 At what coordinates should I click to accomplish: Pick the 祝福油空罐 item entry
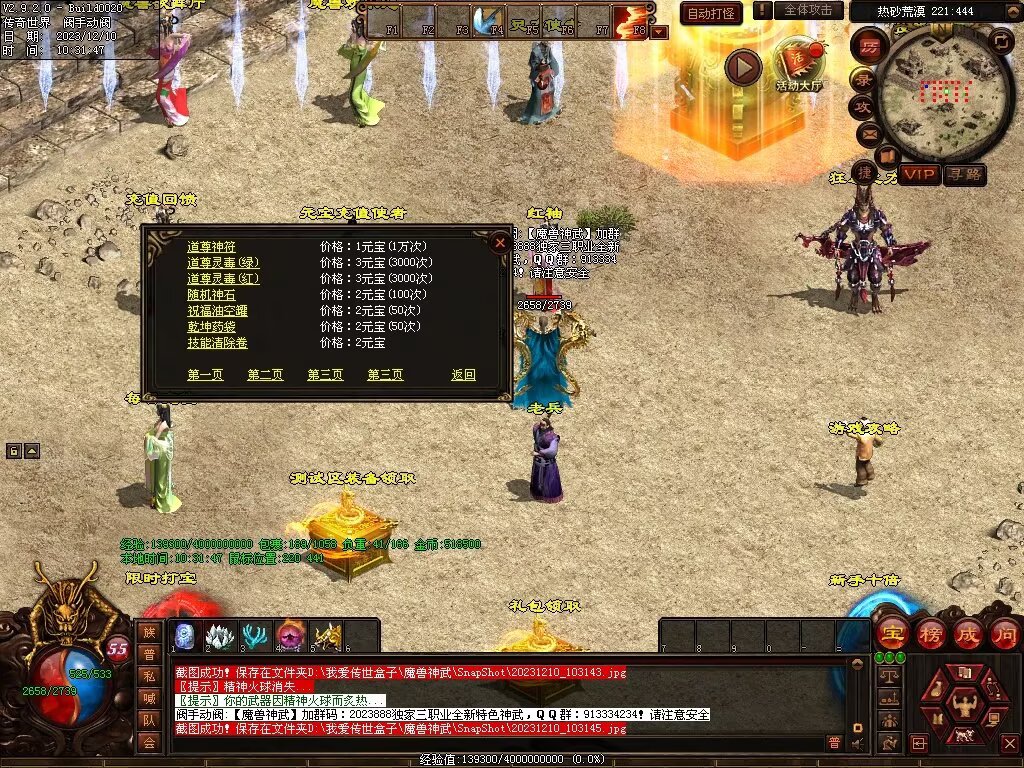[217, 310]
